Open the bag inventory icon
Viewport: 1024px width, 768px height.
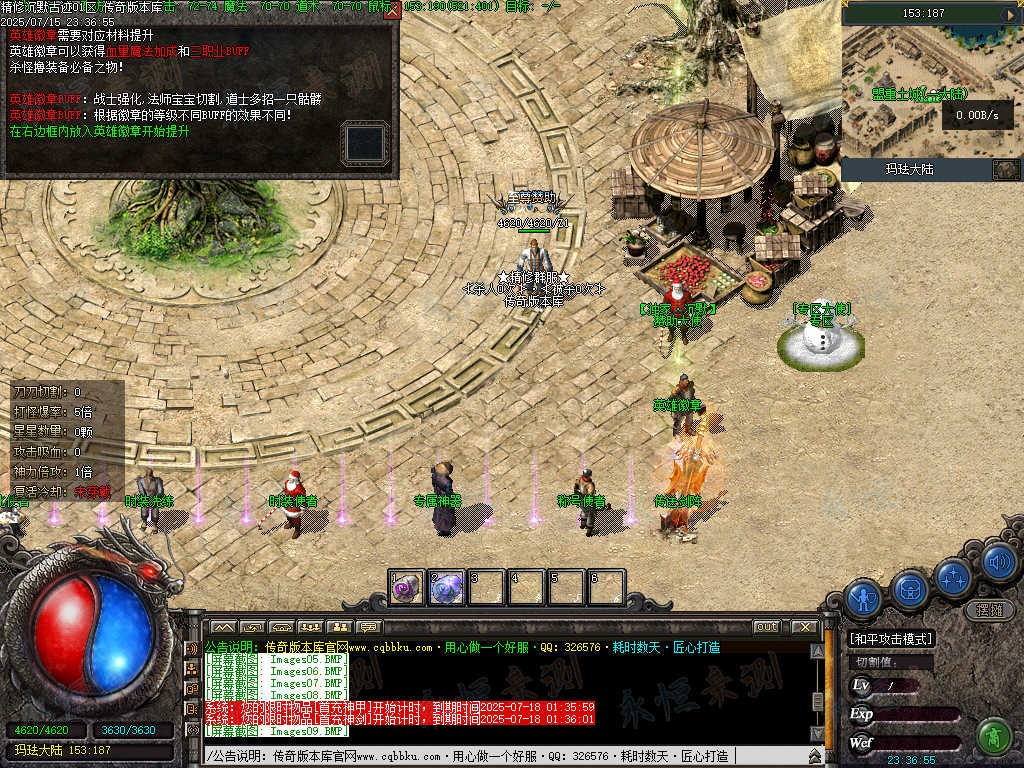[x=911, y=588]
